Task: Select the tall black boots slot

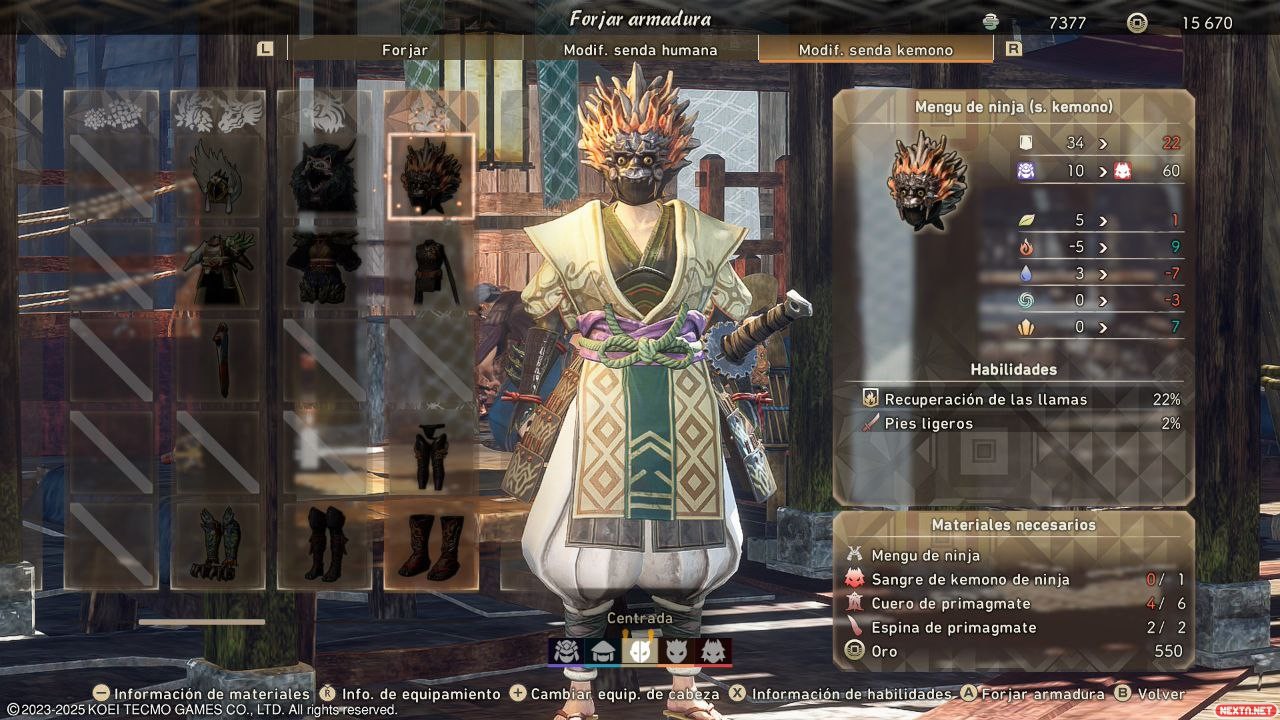Action: [x=324, y=545]
